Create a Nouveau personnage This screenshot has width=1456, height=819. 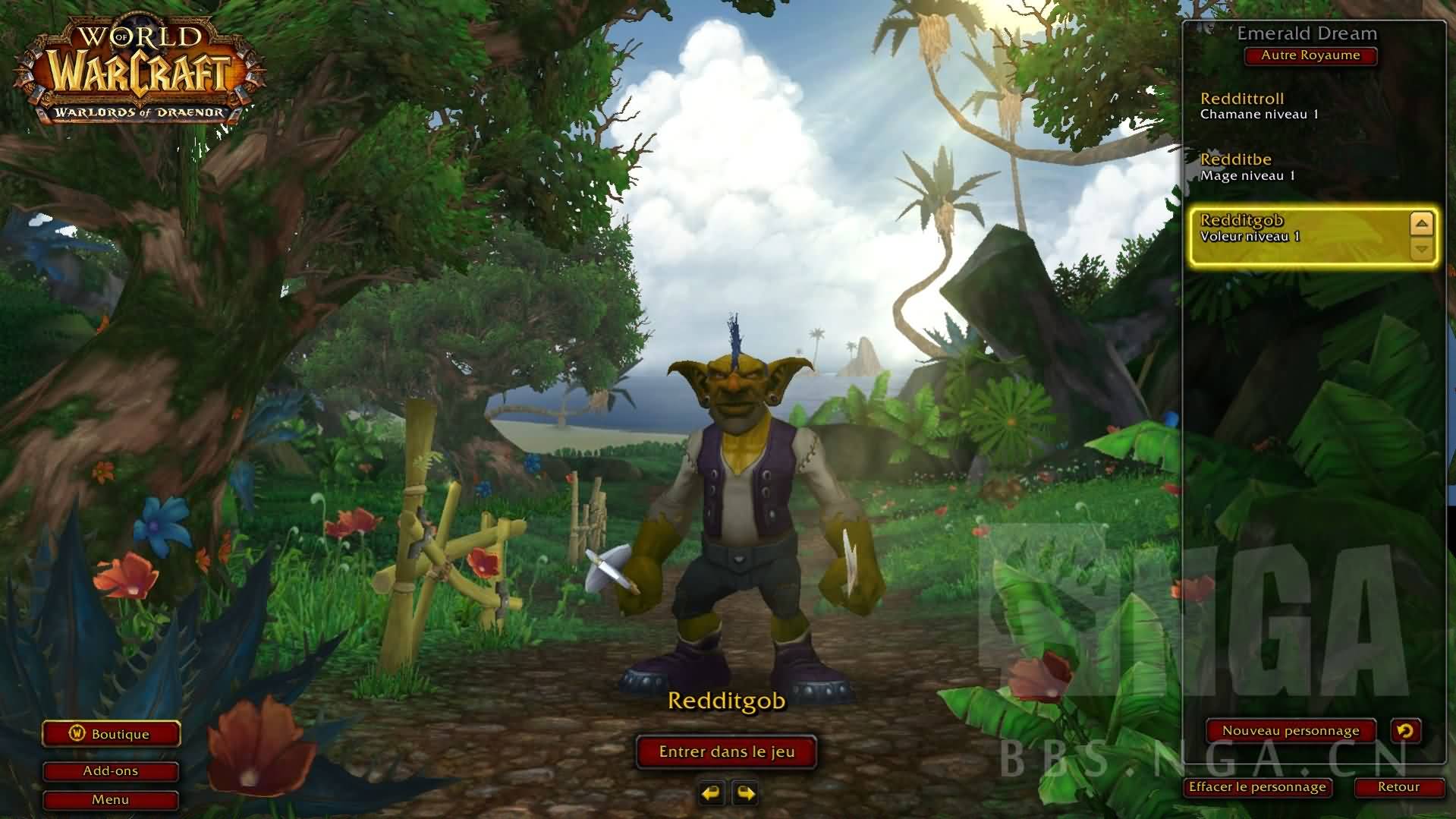tap(1290, 731)
